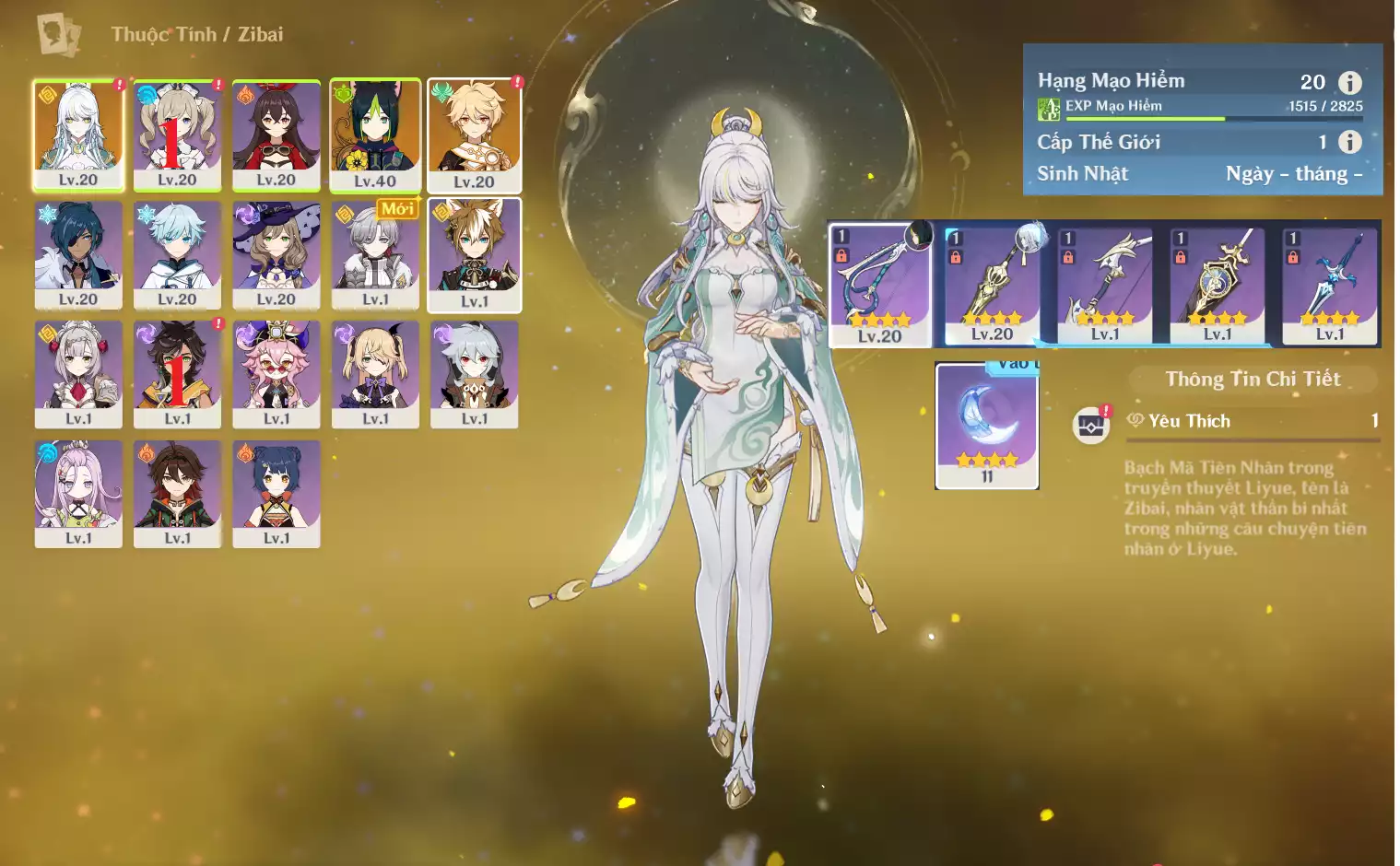
Task: Pick the Lv.40 Tighnari portrait
Action: 375,135
